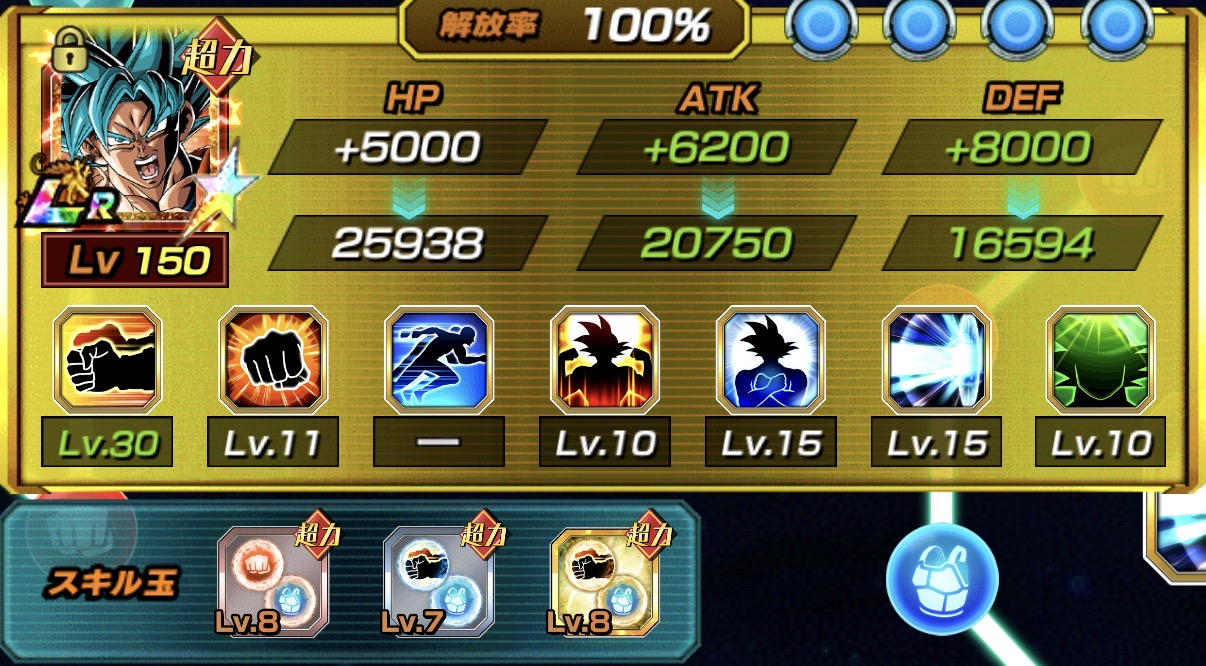Select the blue crossed-arms silhouette skill

tap(771, 361)
